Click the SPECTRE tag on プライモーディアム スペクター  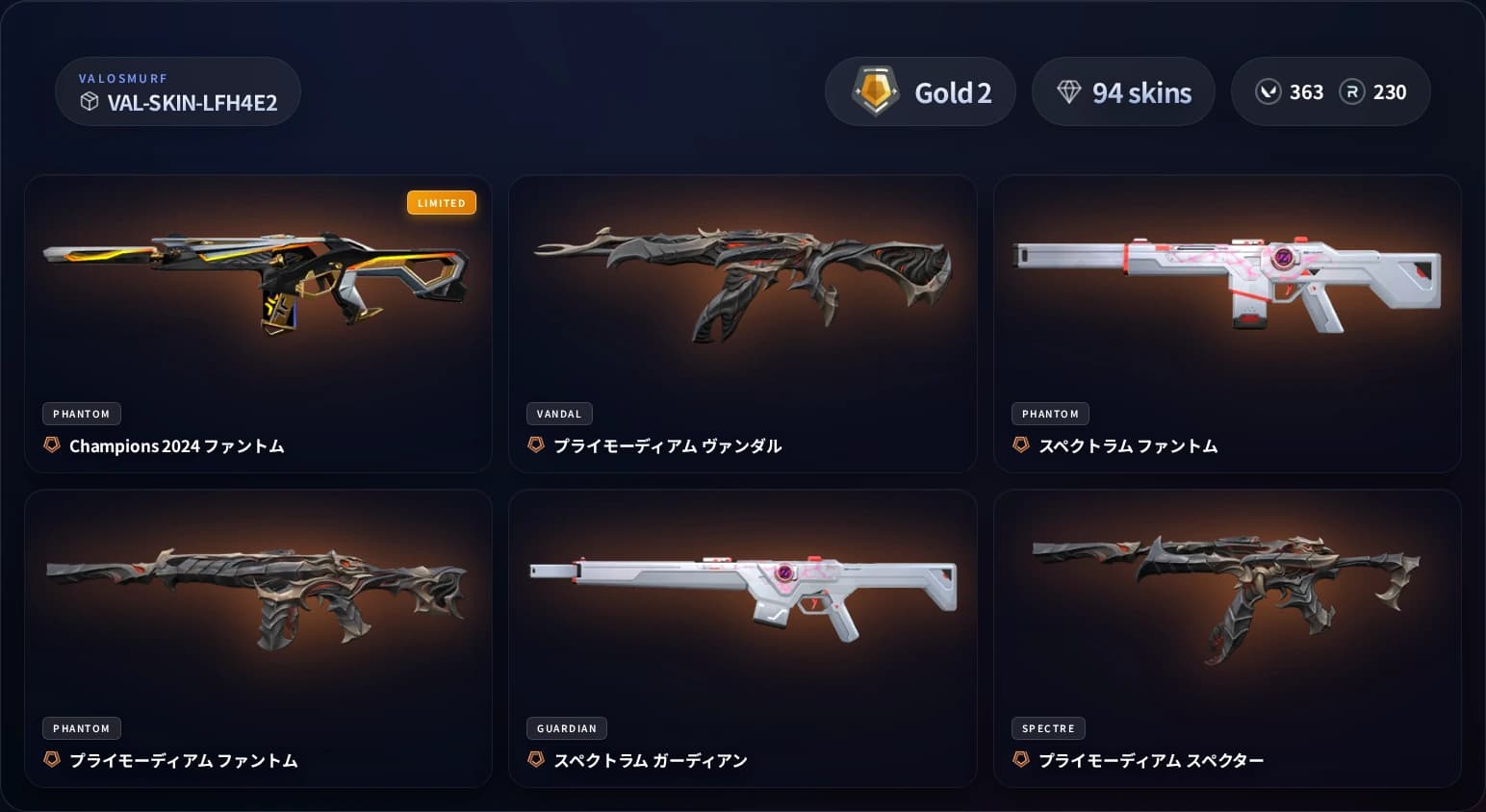[x=1048, y=728]
